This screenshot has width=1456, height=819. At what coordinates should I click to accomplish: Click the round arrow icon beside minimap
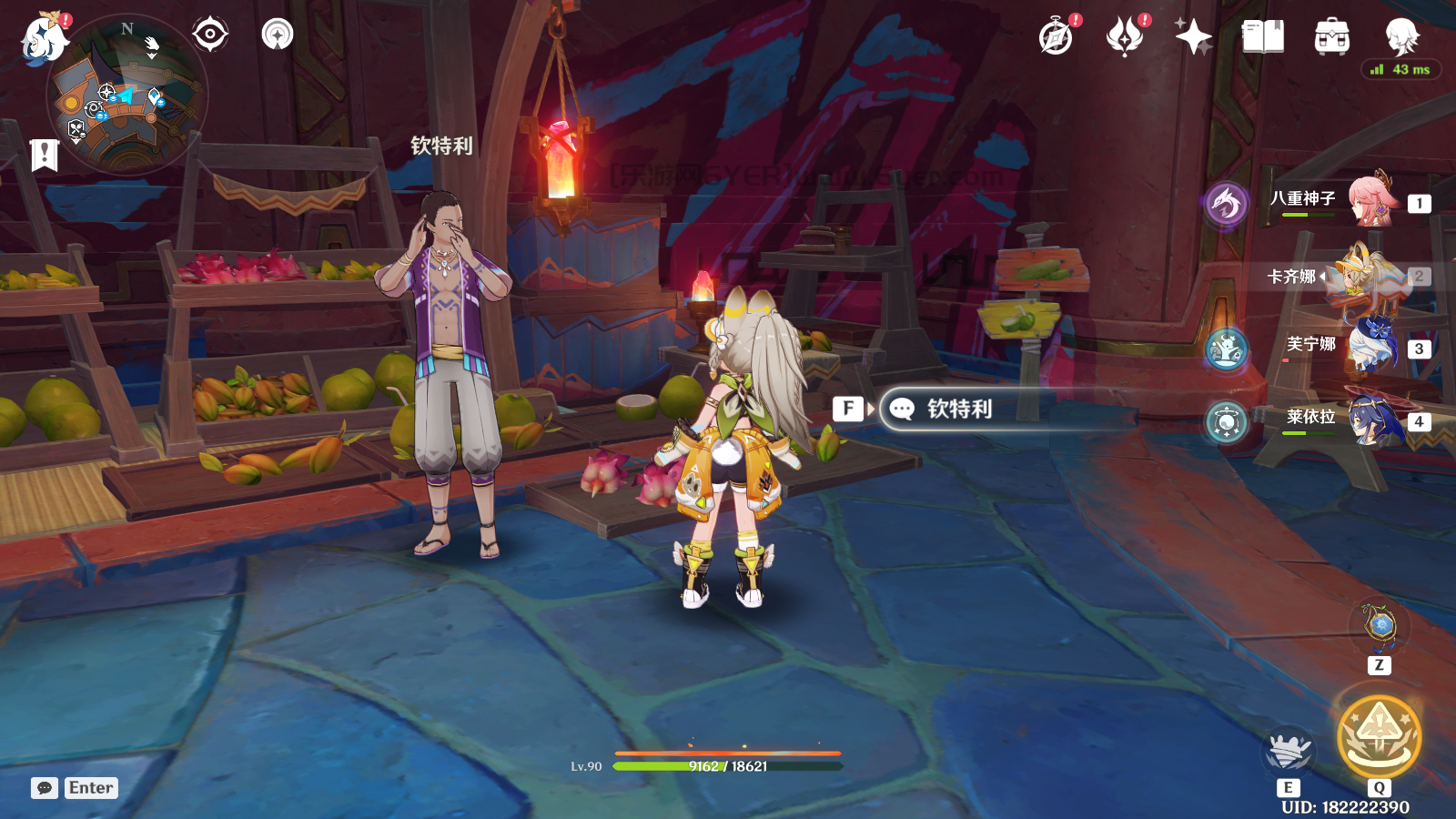click(278, 35)
